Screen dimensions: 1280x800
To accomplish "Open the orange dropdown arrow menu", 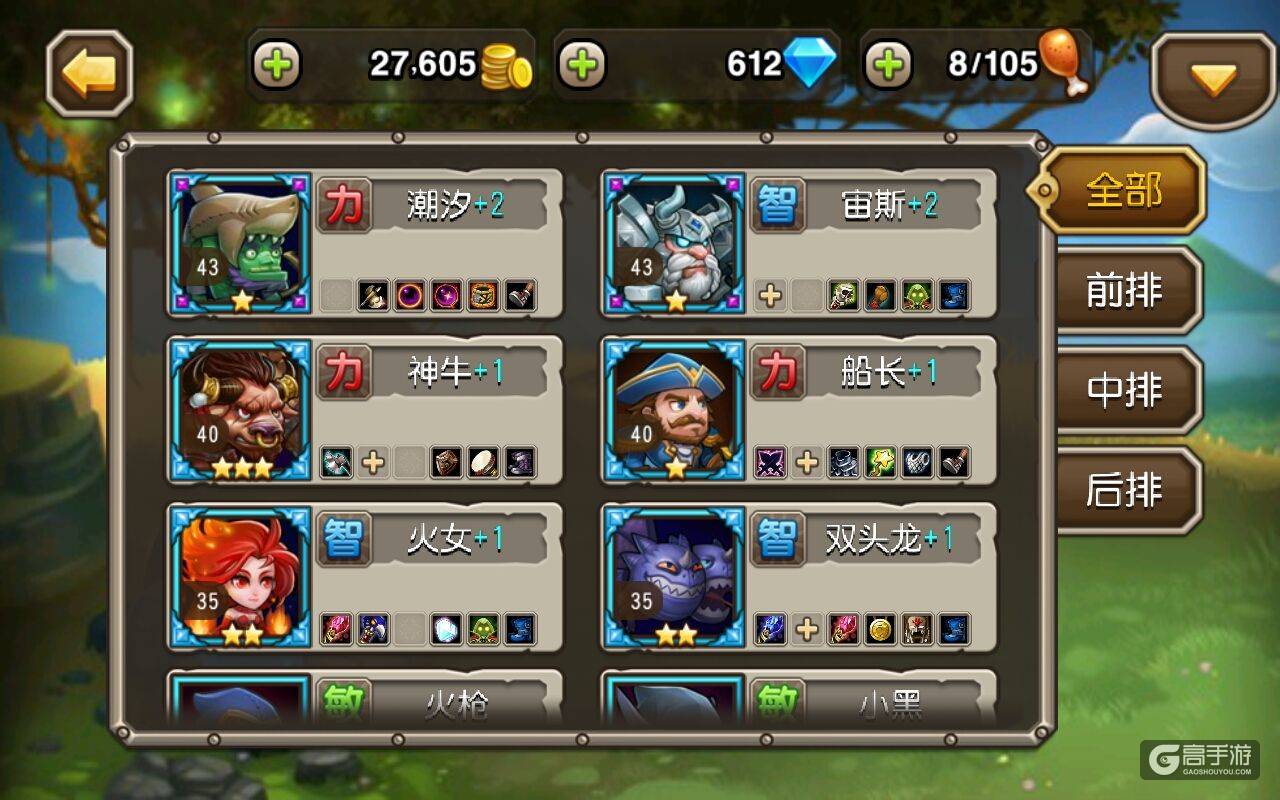I will pyautogui.click(x=1213, y=79).
